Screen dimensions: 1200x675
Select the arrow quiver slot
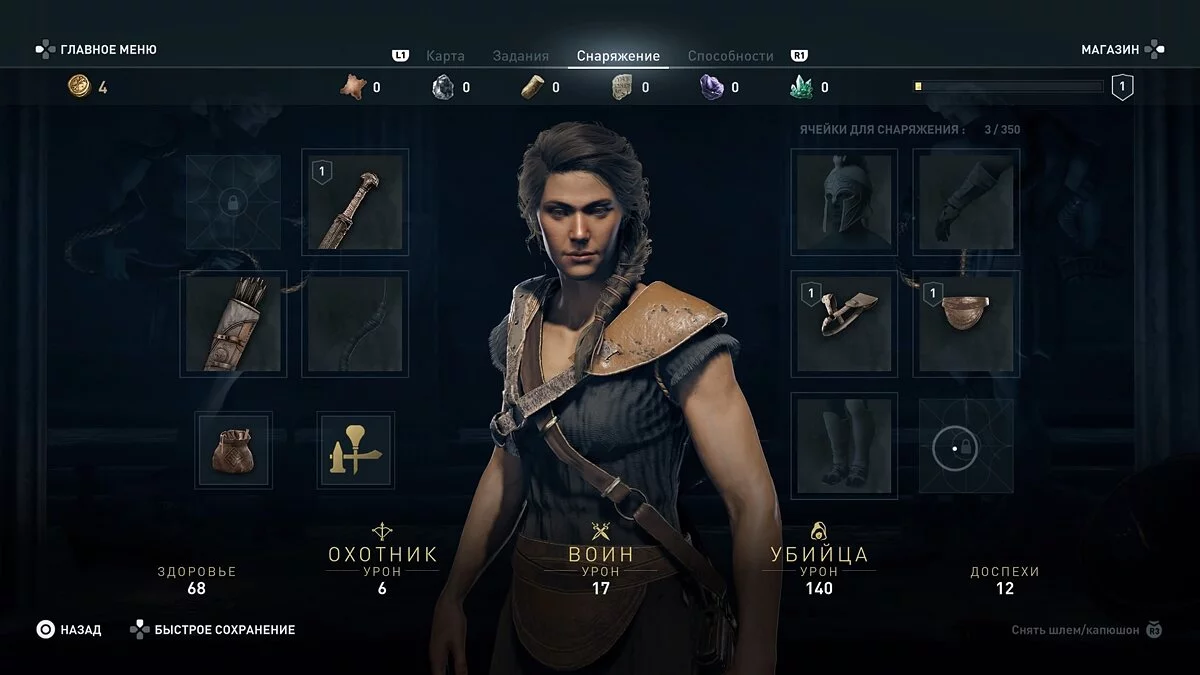[233, 324]
